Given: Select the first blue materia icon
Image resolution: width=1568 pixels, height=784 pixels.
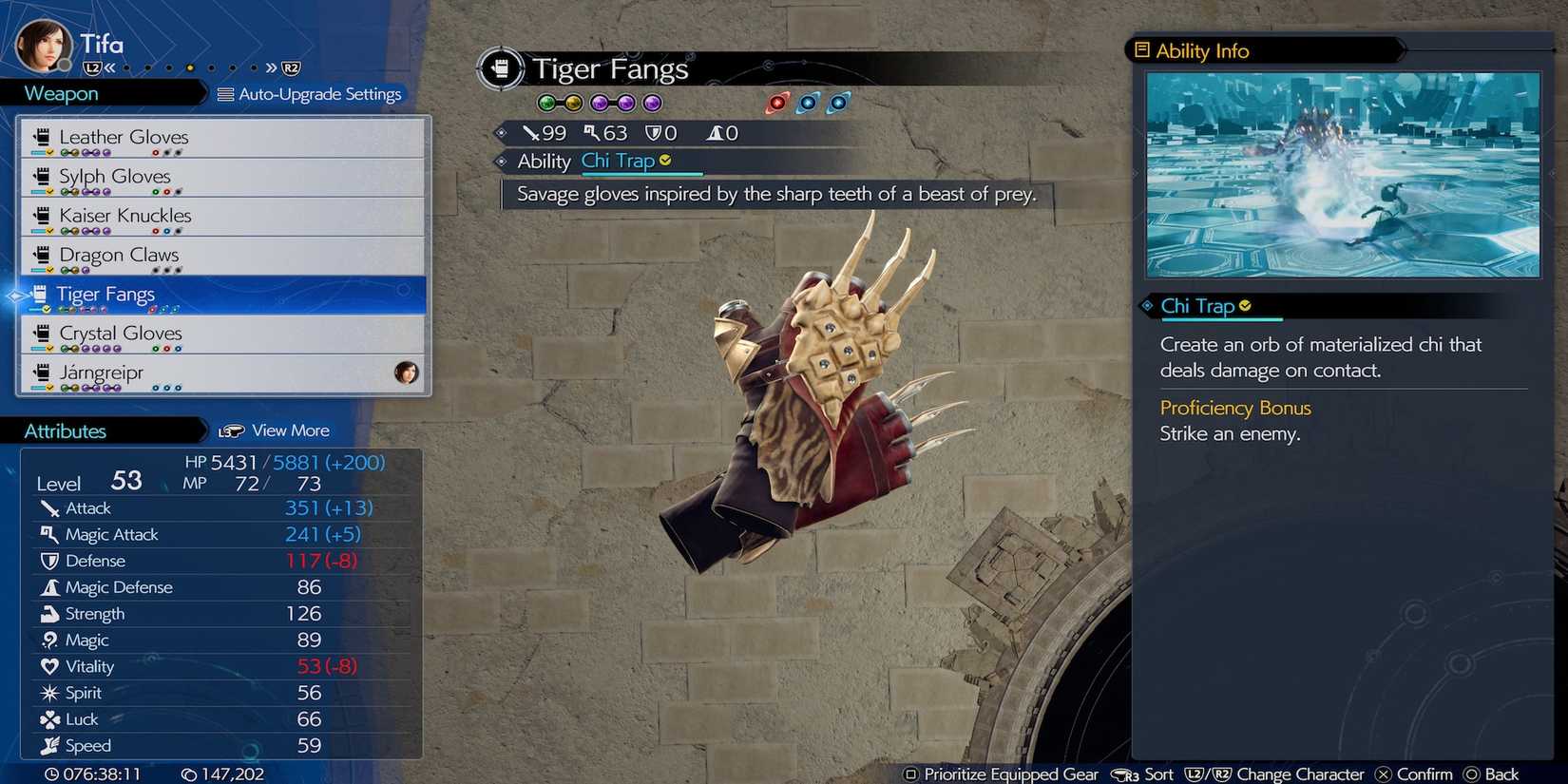Looking at the screenshot, I should tap(808, 103).
